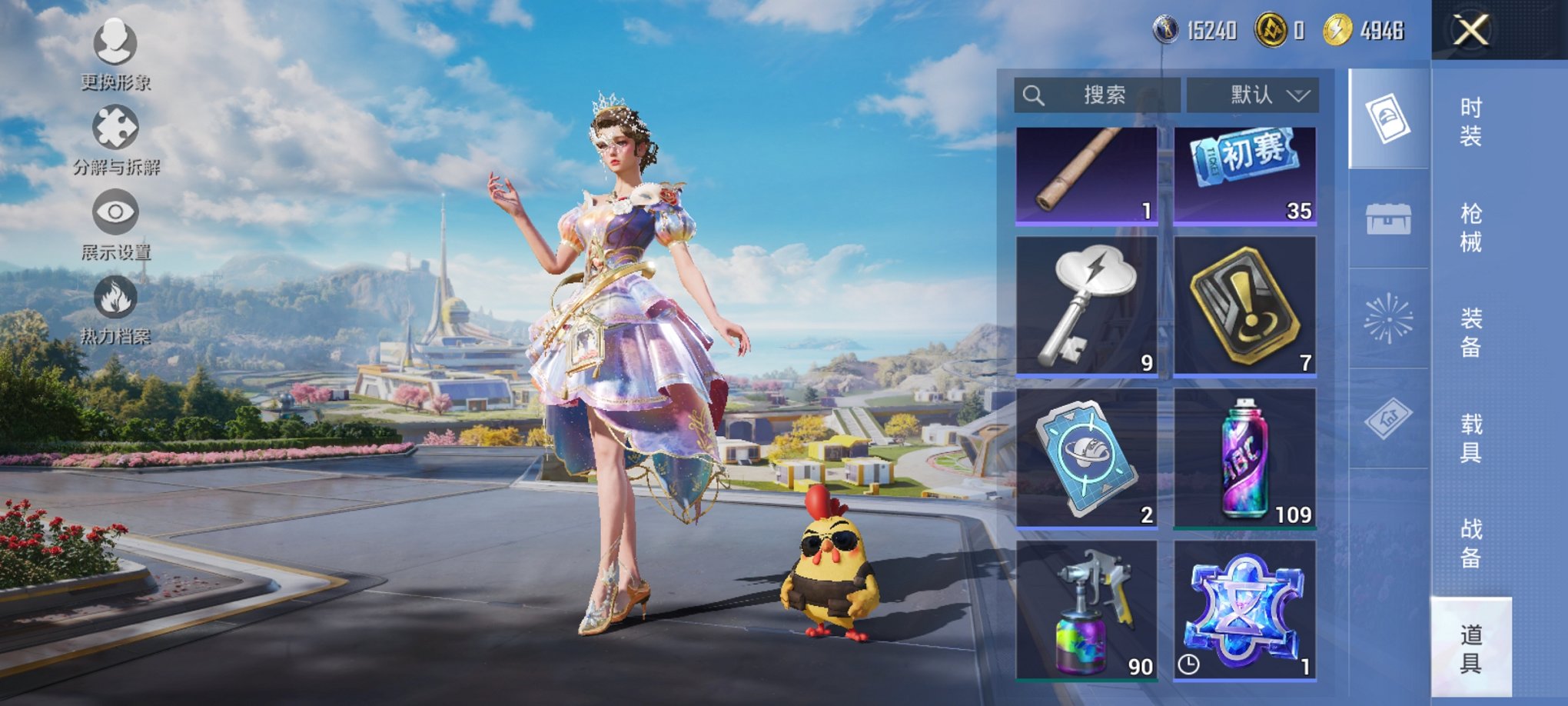Choose the paint spray gun item
1568x706 pixels.
pyautogui.click(x=1086, y=609)
